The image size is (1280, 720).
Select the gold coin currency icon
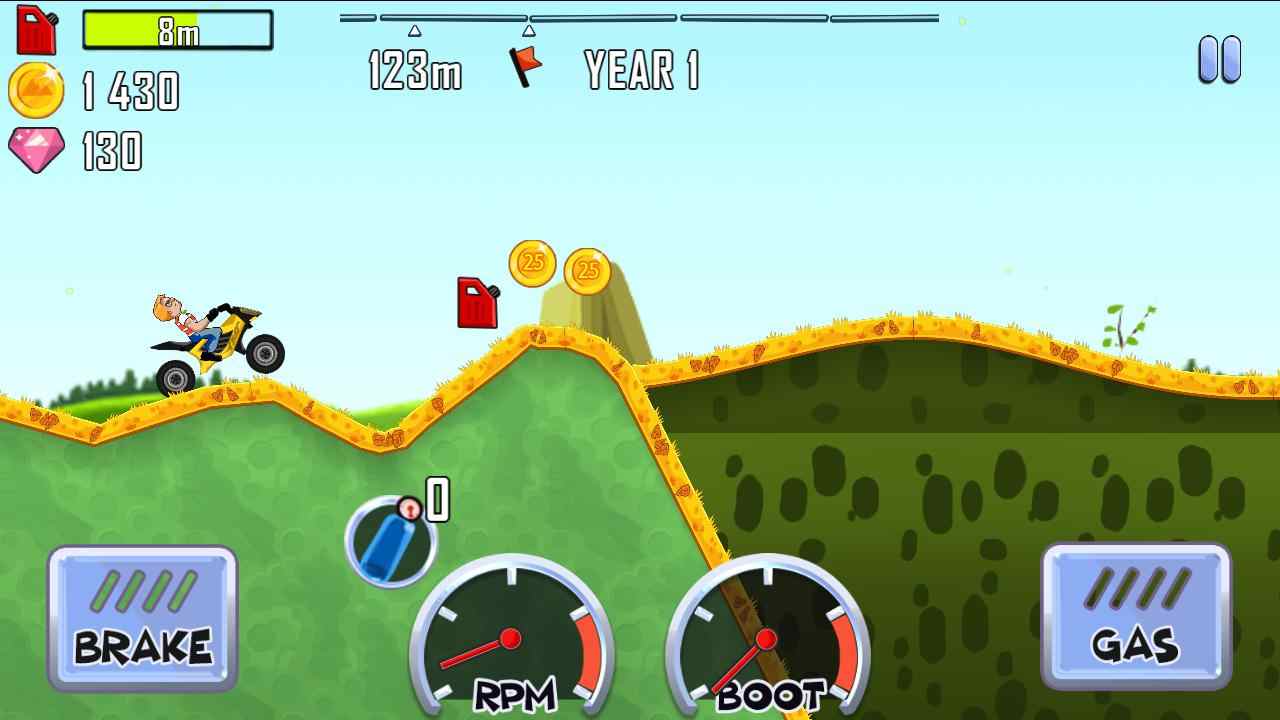click(x=37, y=90)
